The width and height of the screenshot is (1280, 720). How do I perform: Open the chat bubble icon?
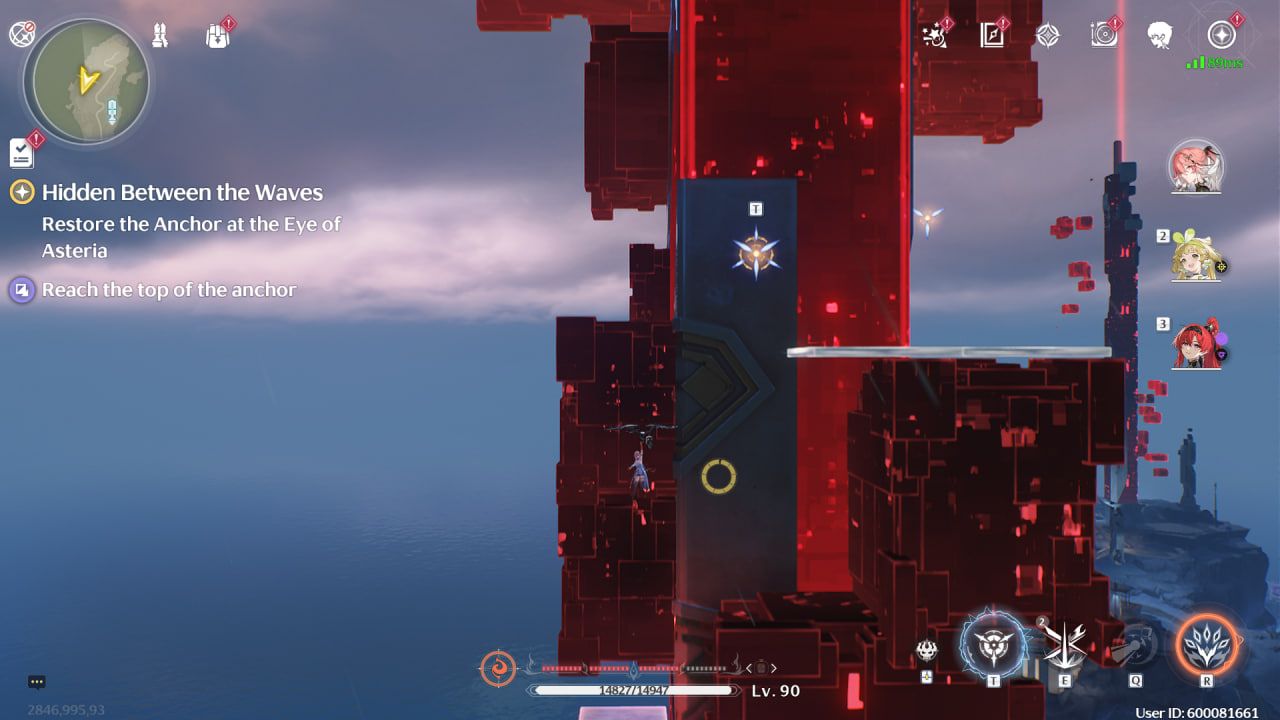(37, 682)
